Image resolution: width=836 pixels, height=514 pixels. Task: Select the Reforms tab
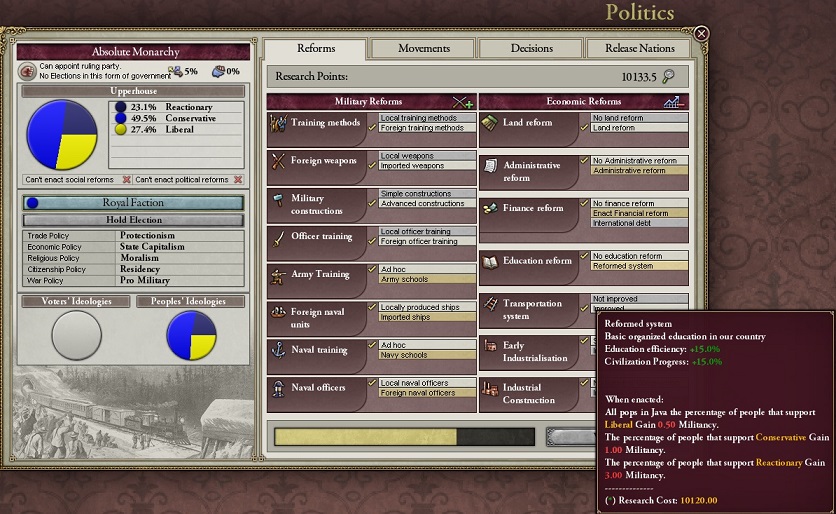pos(316,48)
